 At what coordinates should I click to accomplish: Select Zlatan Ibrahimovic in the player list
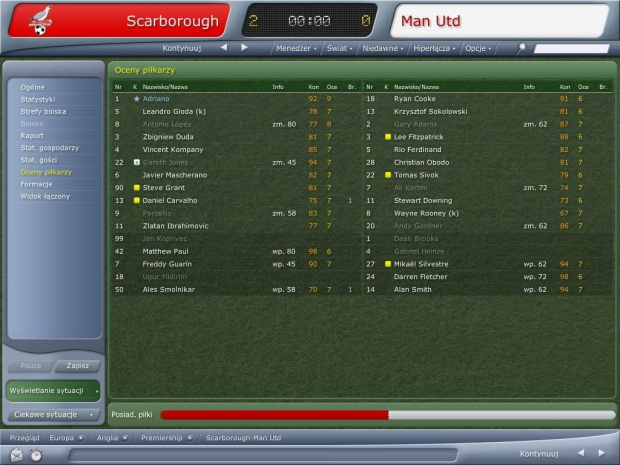pos(185,226)
